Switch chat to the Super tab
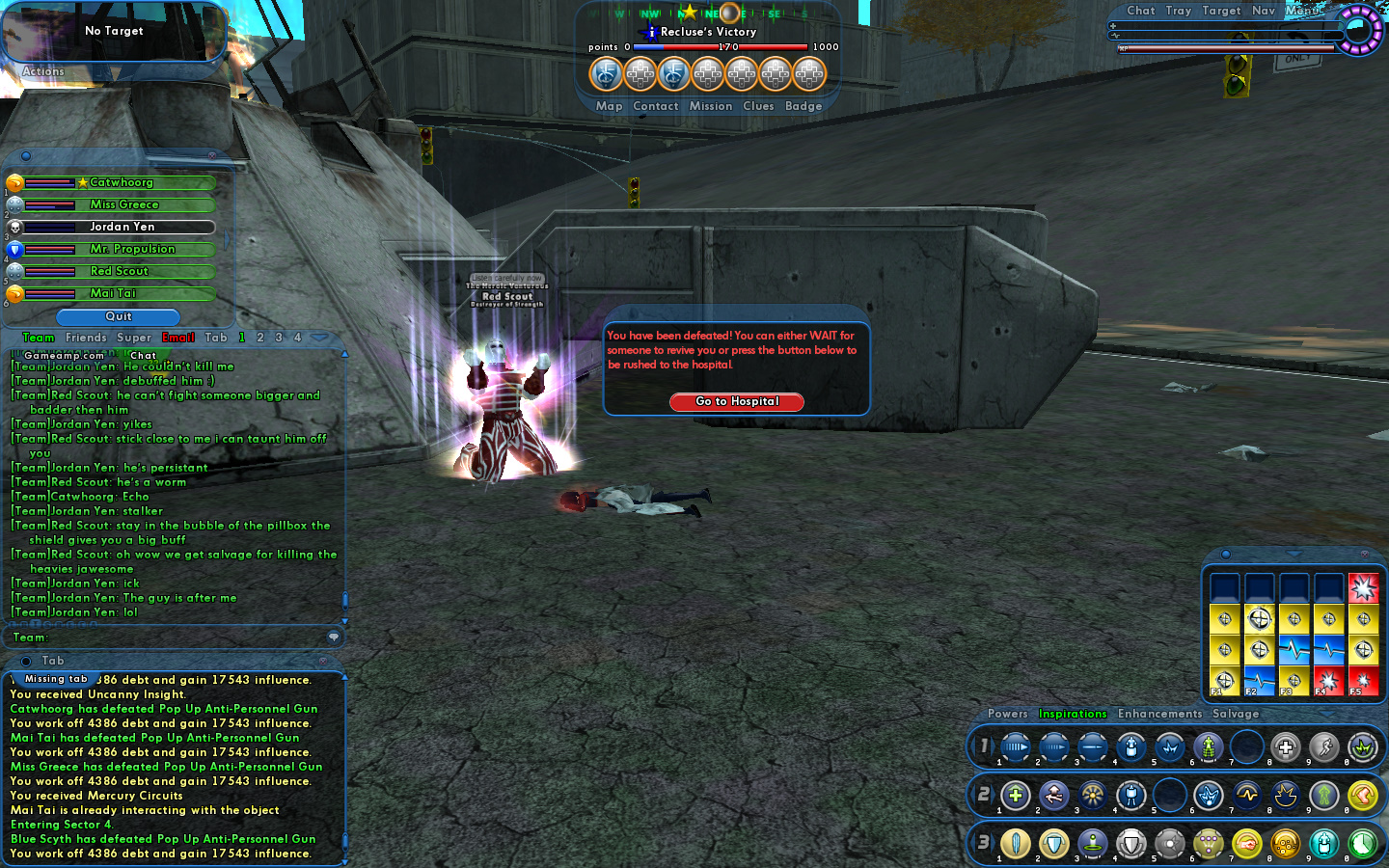Screen dimensions: 1389x868 [x=134, y=338]
